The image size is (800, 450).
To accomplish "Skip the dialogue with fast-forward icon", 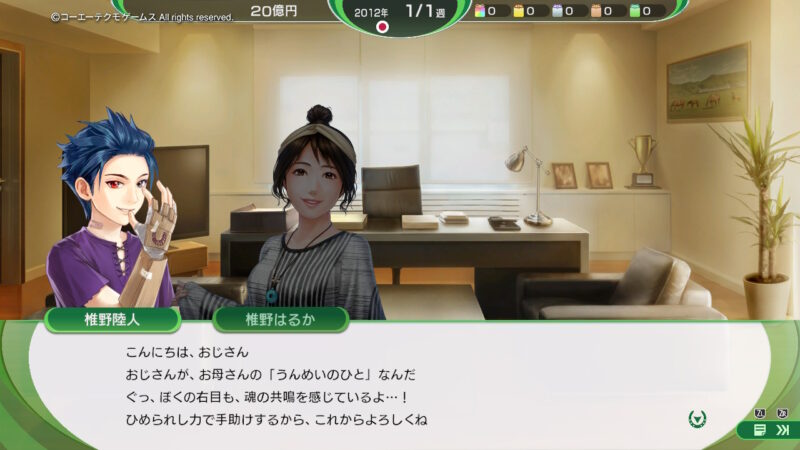I will tap(782, 430).
